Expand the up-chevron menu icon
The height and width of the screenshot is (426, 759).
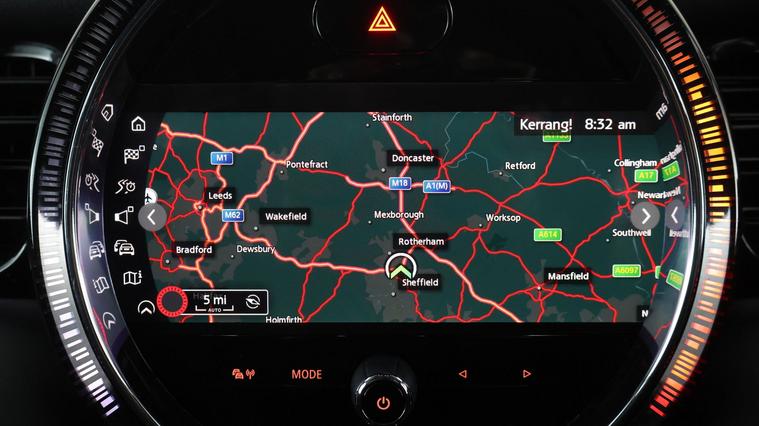coord(146,307)
